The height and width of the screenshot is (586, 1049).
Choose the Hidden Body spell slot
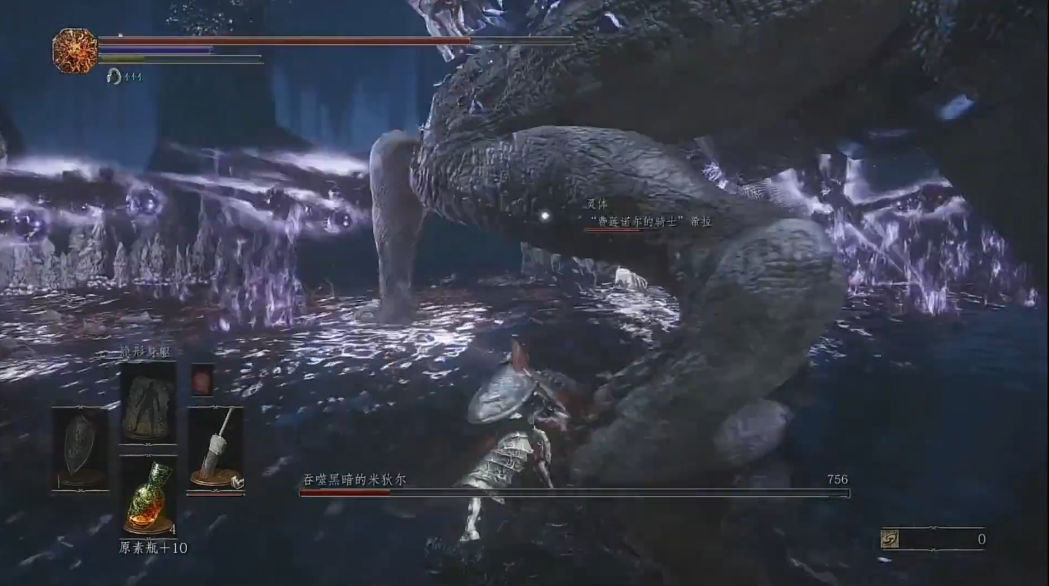coord(148,401)
